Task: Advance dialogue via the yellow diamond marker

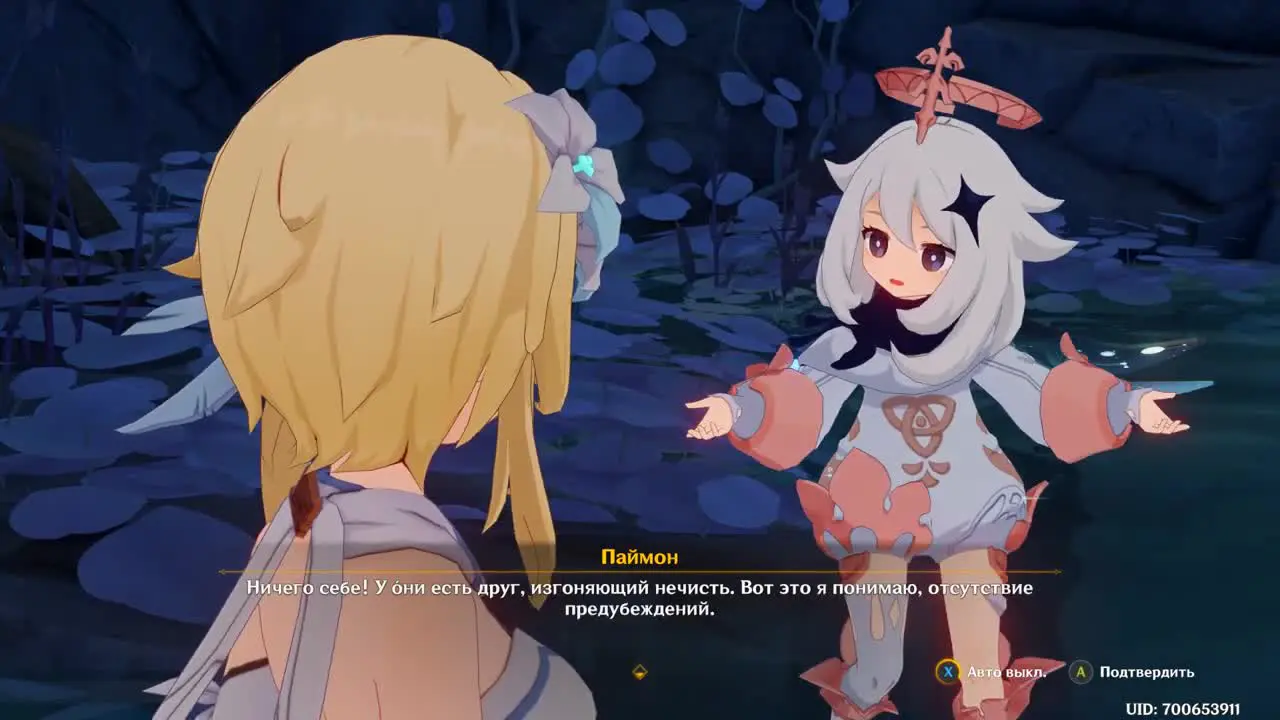Action: pyautogui.click(x=640, y=672)
